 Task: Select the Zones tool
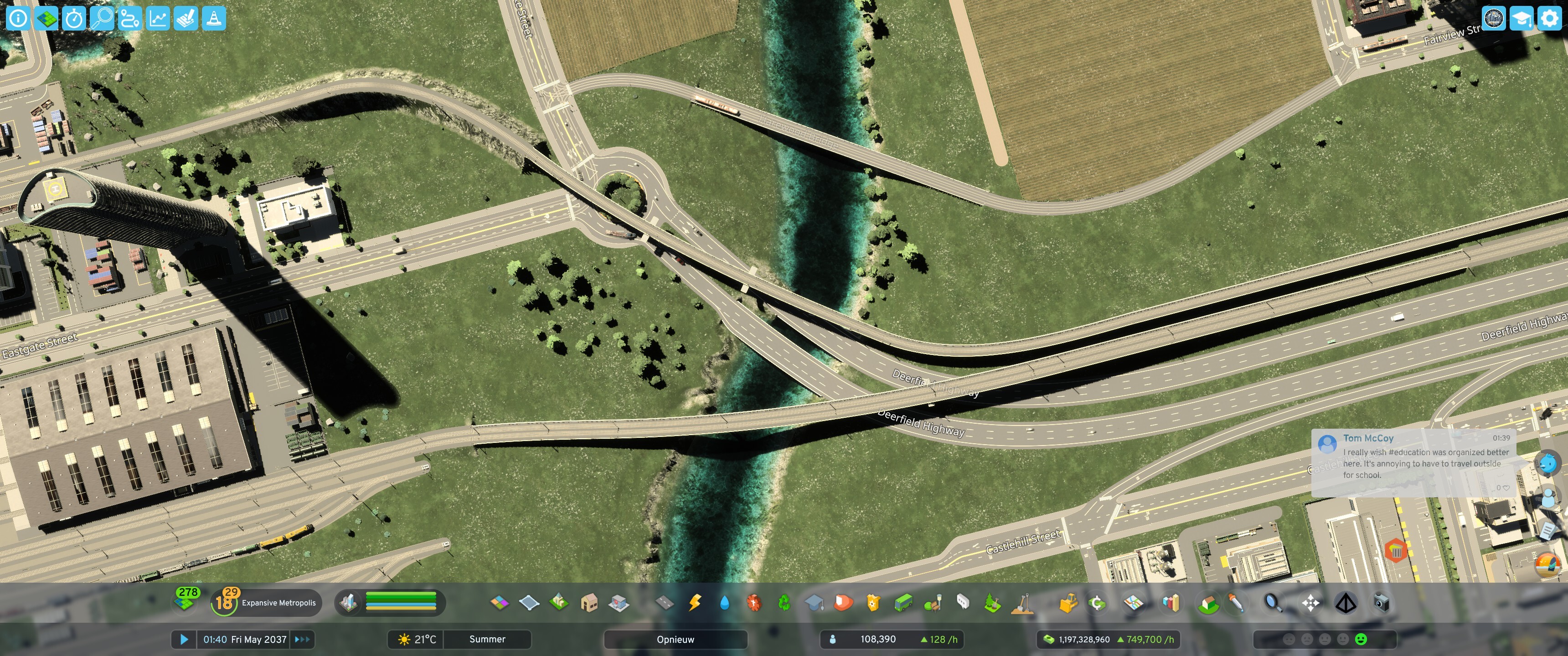coord(499,603)
